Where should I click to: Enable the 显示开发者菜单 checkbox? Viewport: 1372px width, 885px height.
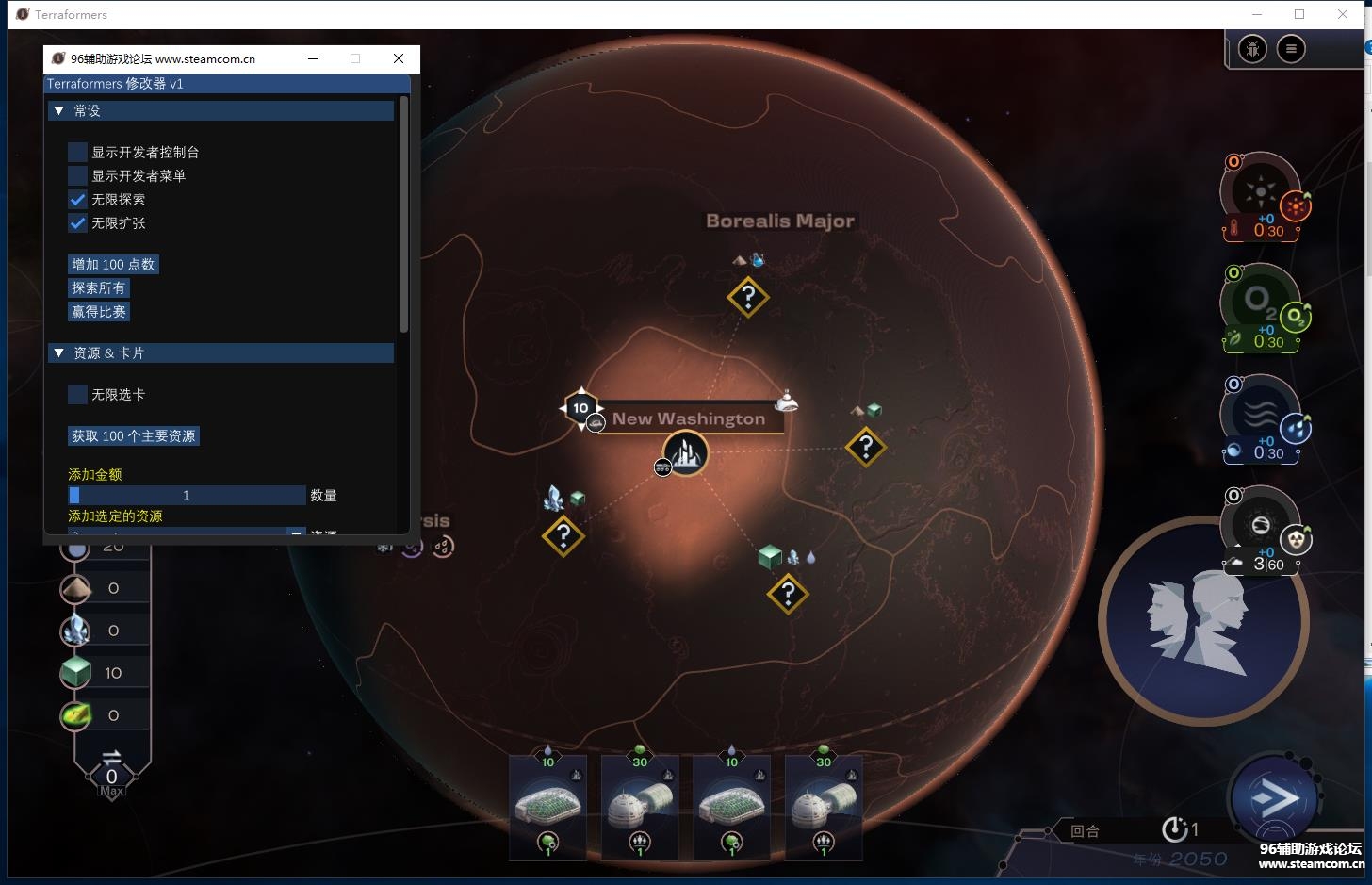tap(77, 175)
